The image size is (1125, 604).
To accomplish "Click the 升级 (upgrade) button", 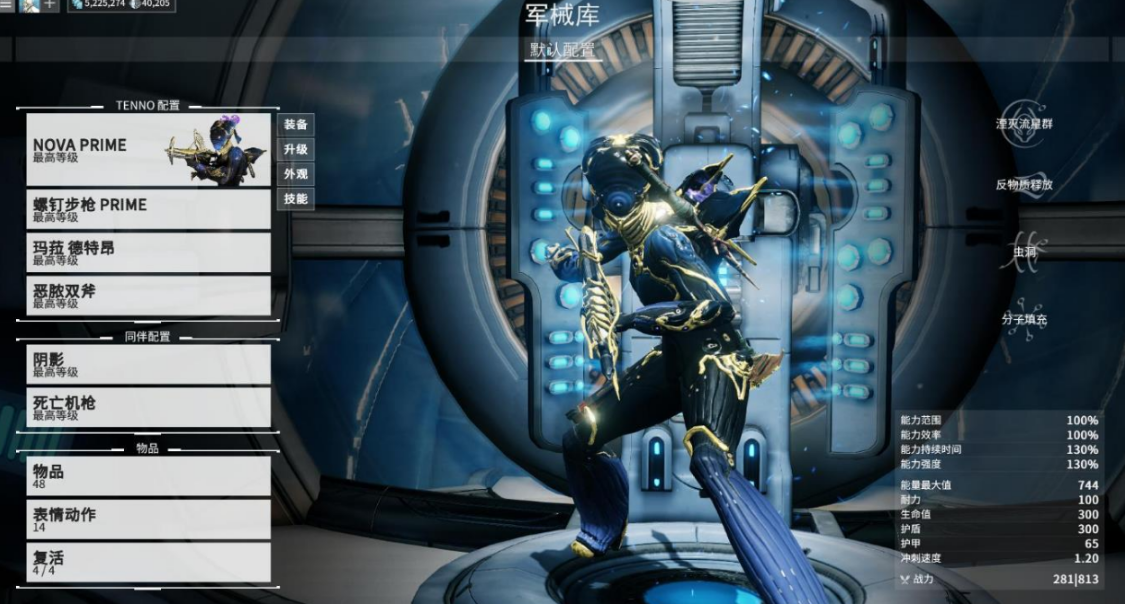I will coord(295,149).
